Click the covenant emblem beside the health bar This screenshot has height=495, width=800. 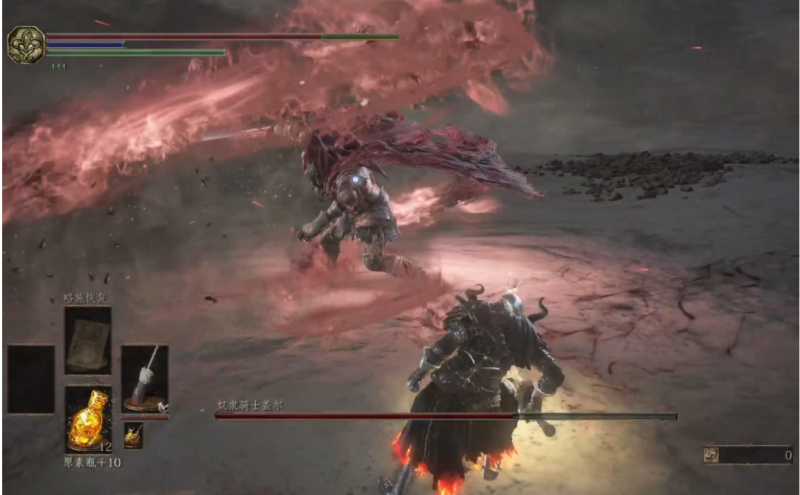pyautogui.click(x=24, y=45)
